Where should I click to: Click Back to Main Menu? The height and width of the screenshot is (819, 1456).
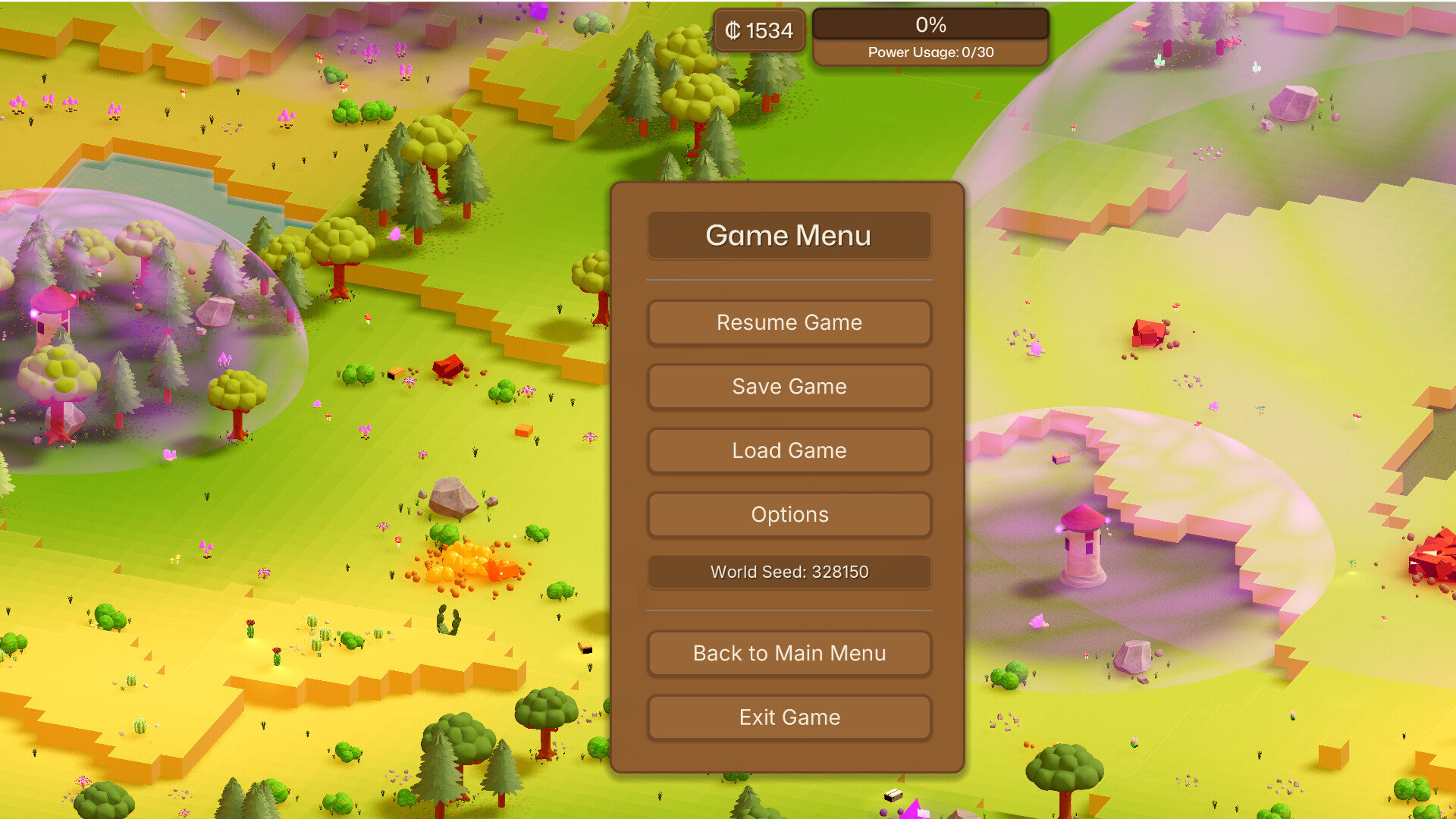coord(789,653)
